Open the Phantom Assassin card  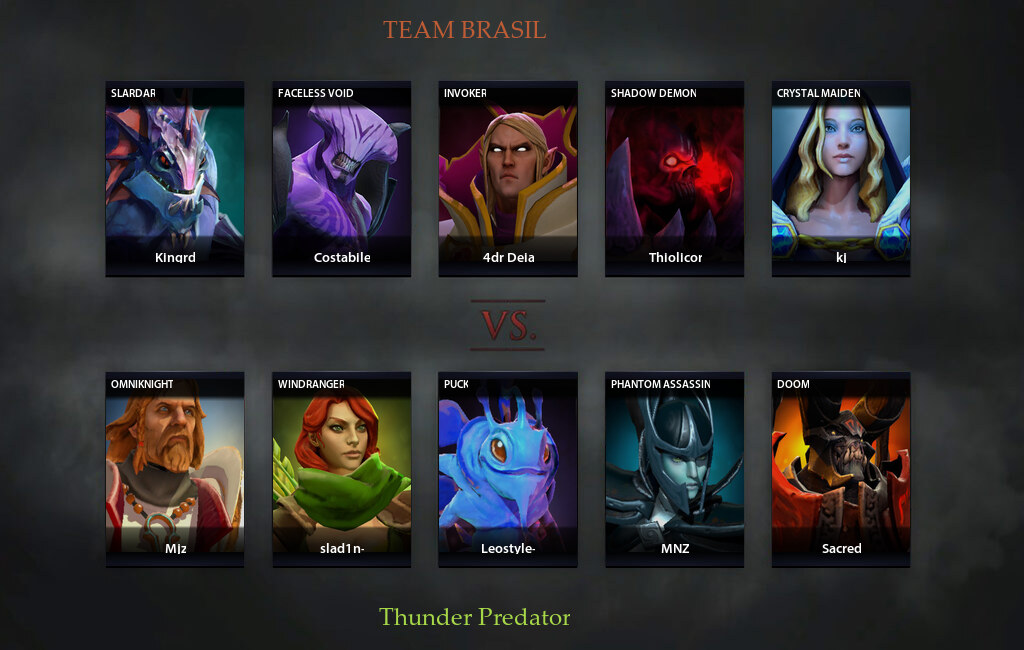[674, 470]
